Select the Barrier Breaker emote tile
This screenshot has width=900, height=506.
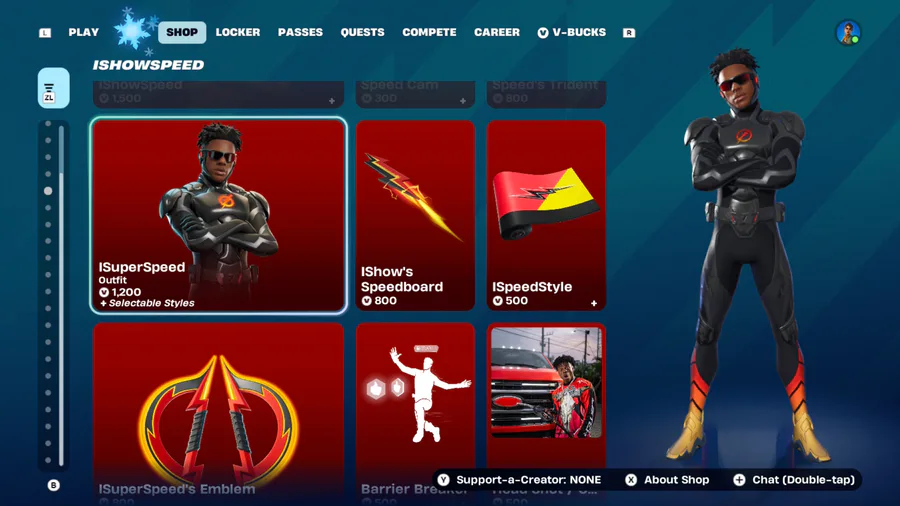pyautogui.click(x=415, y=410)
